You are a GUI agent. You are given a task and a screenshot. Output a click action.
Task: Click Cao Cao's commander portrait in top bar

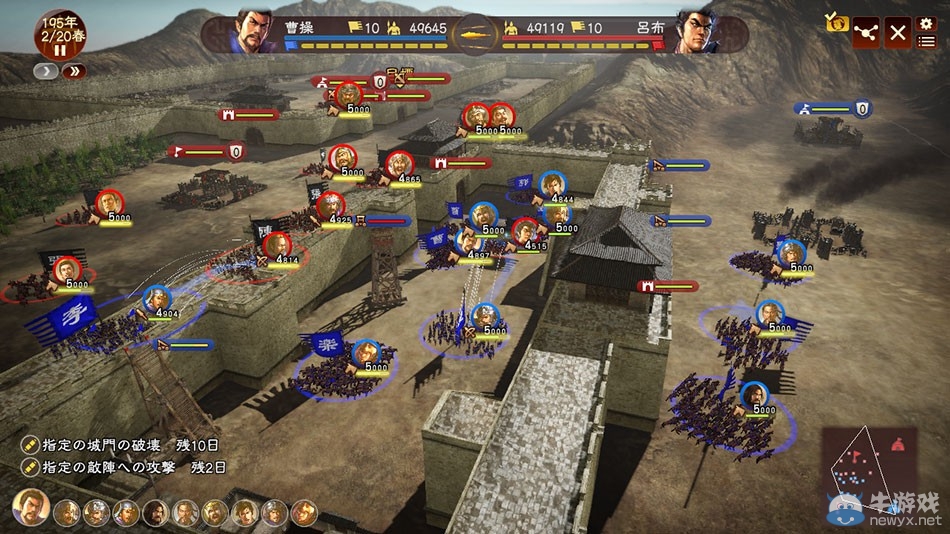[x=254, y=30]
